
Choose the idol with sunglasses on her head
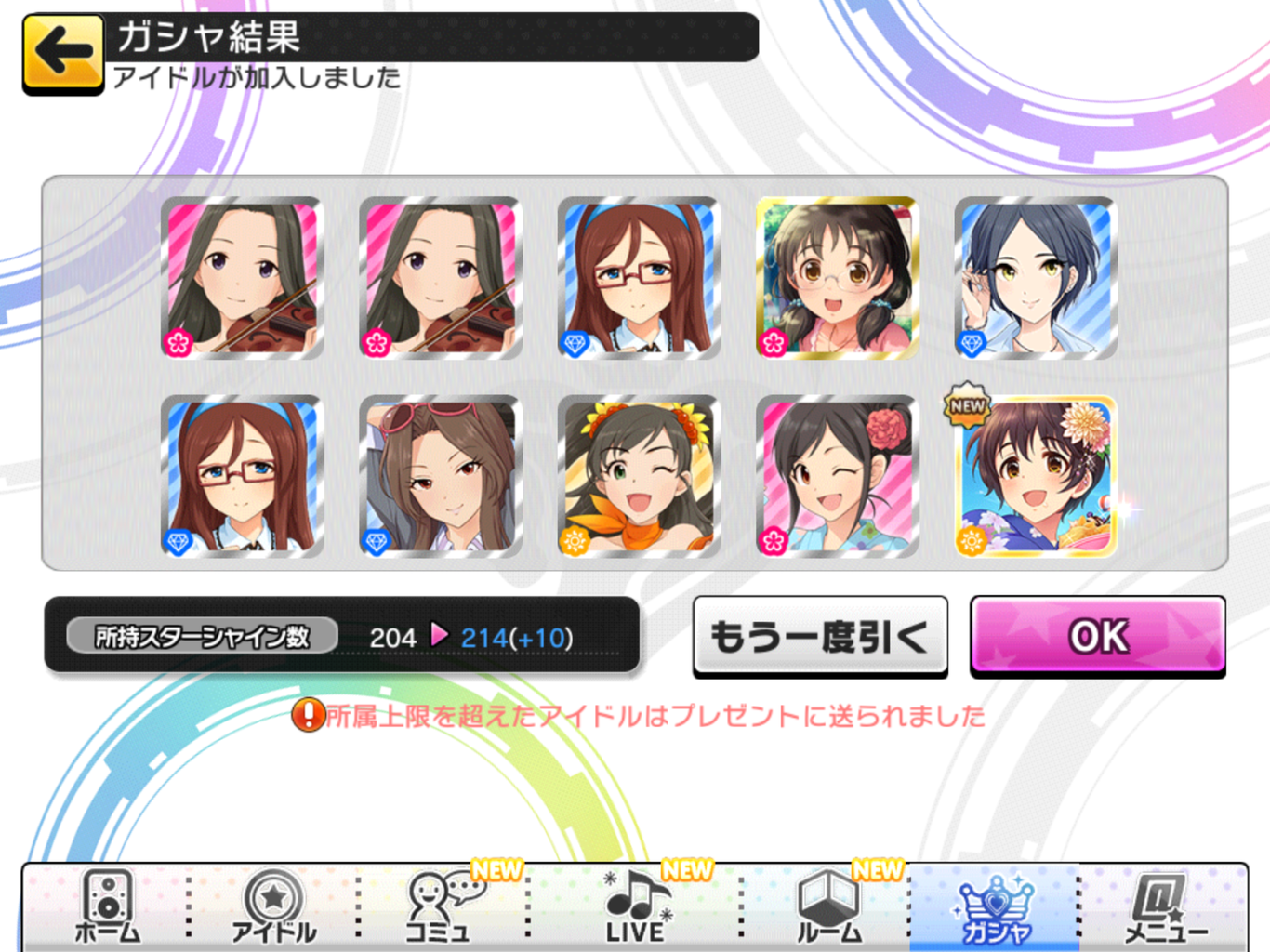(441, 476)
